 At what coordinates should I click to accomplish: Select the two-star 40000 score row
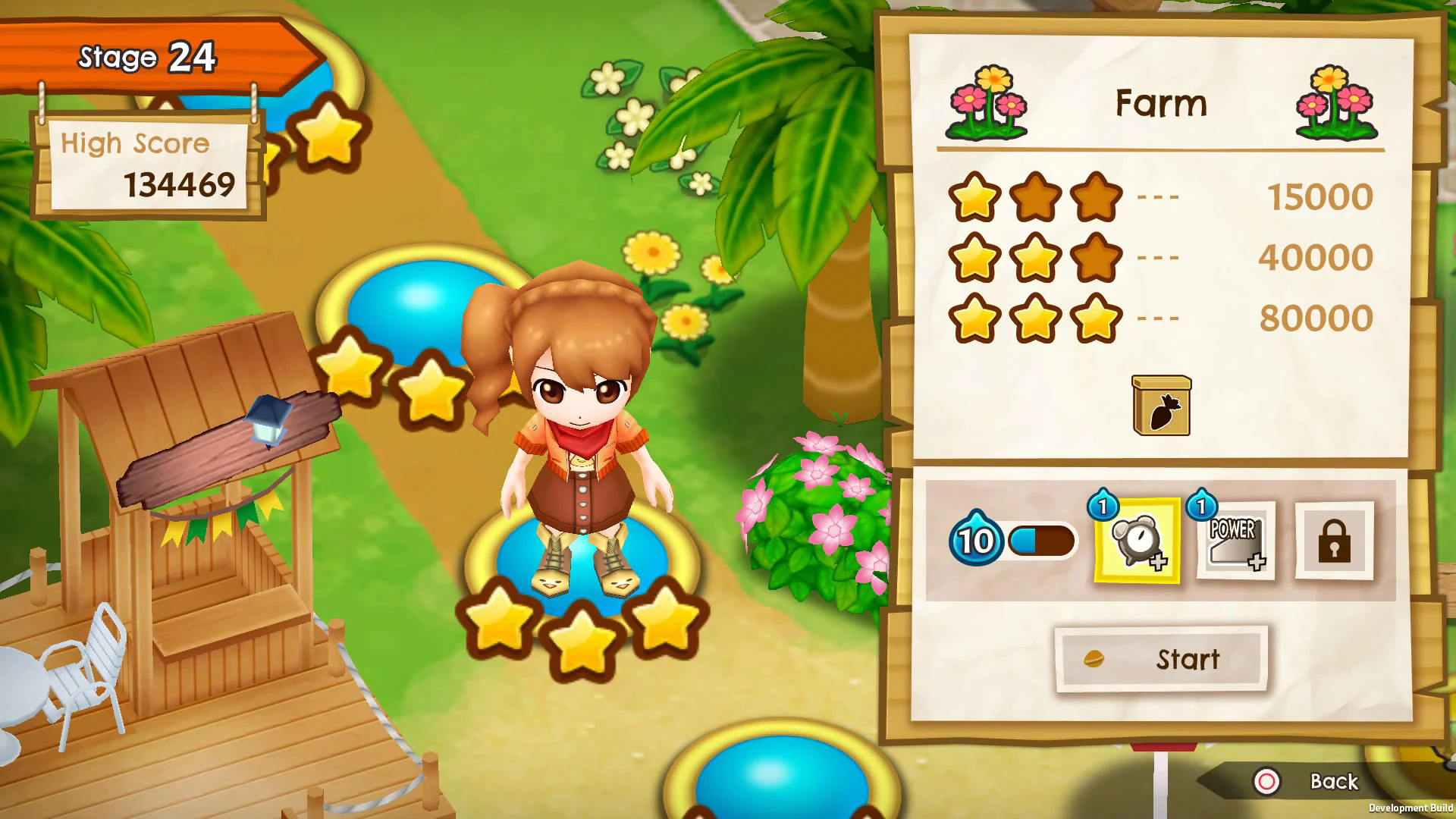[1031, 258]
